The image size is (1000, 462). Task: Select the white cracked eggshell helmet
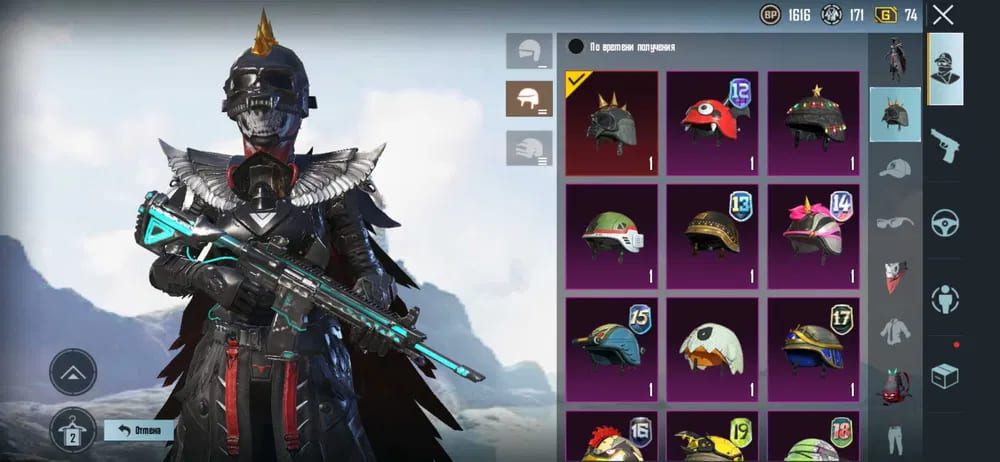coord(712,348)
